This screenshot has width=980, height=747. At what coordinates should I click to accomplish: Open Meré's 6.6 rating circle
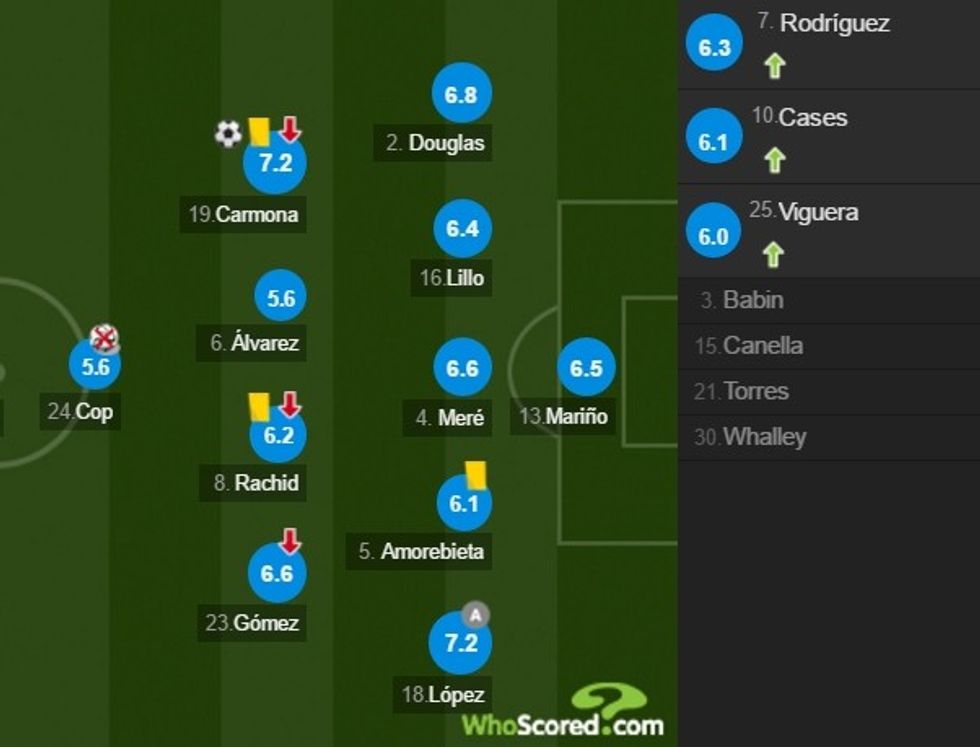[462, 368]
